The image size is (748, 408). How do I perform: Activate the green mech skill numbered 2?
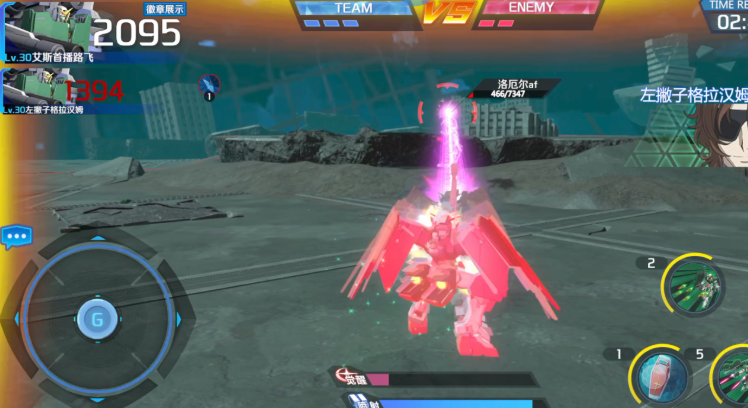[694, 286]
